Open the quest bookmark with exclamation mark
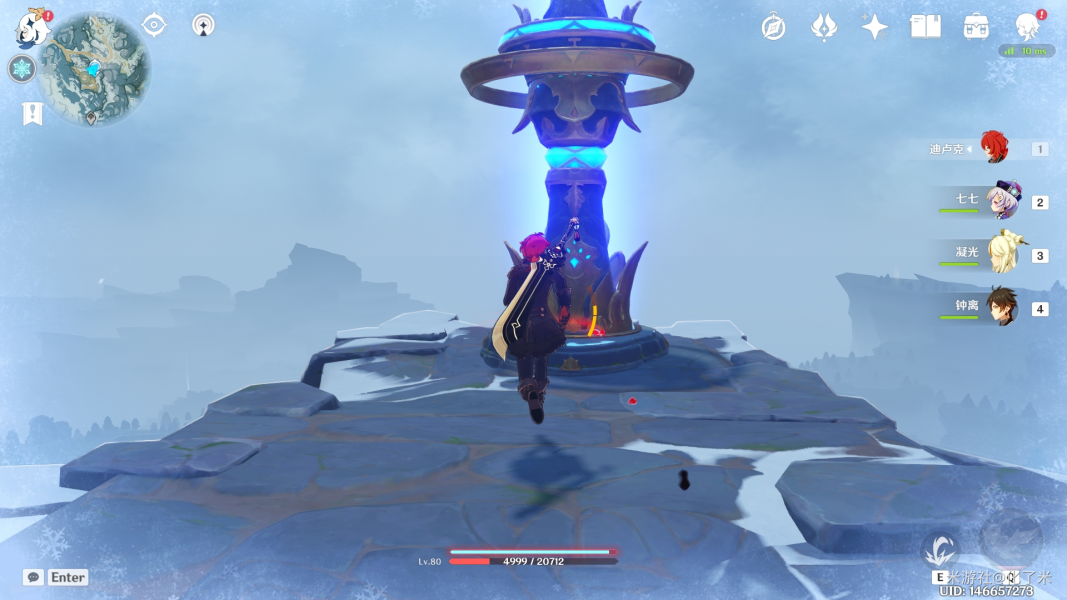 (x=32, y=113)
